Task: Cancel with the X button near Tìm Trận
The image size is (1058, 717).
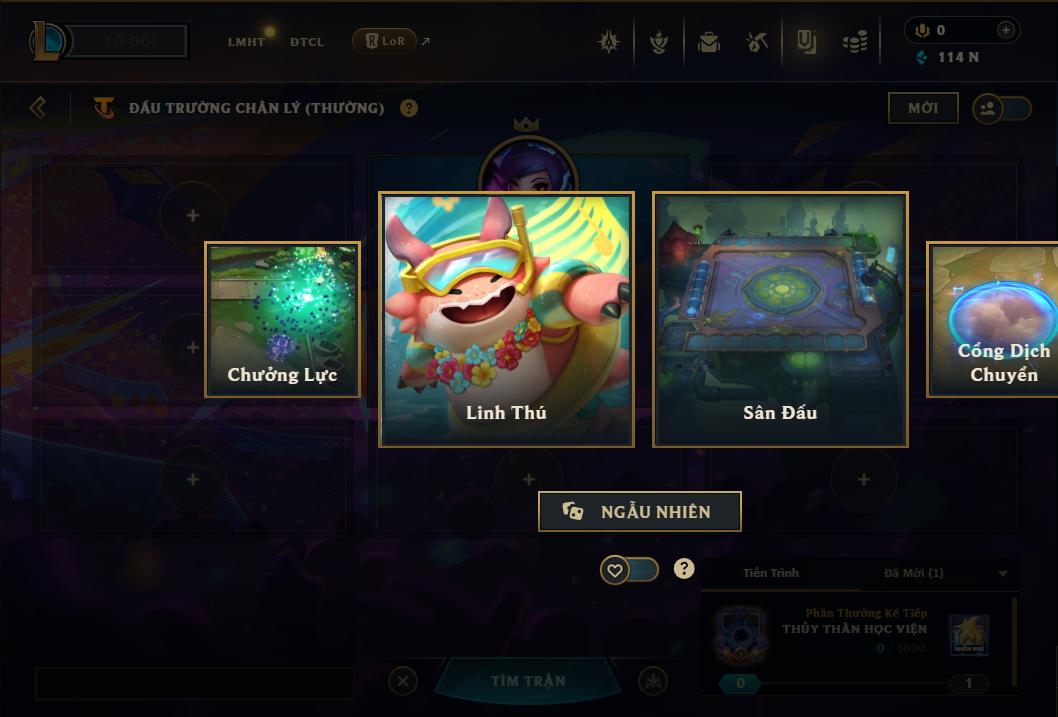Action: 402,681
